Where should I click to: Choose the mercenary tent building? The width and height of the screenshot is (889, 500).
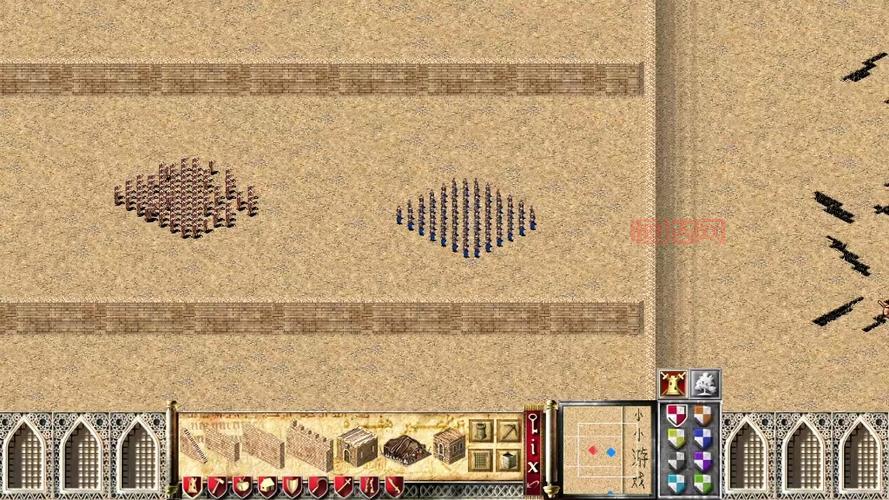[x=404, y=447]
